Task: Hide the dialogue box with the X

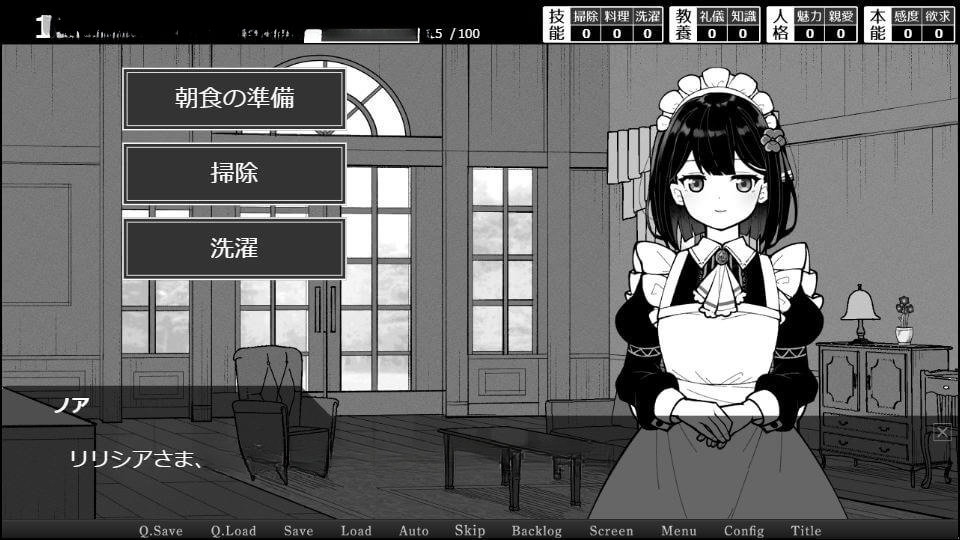Action: point(942,432)
